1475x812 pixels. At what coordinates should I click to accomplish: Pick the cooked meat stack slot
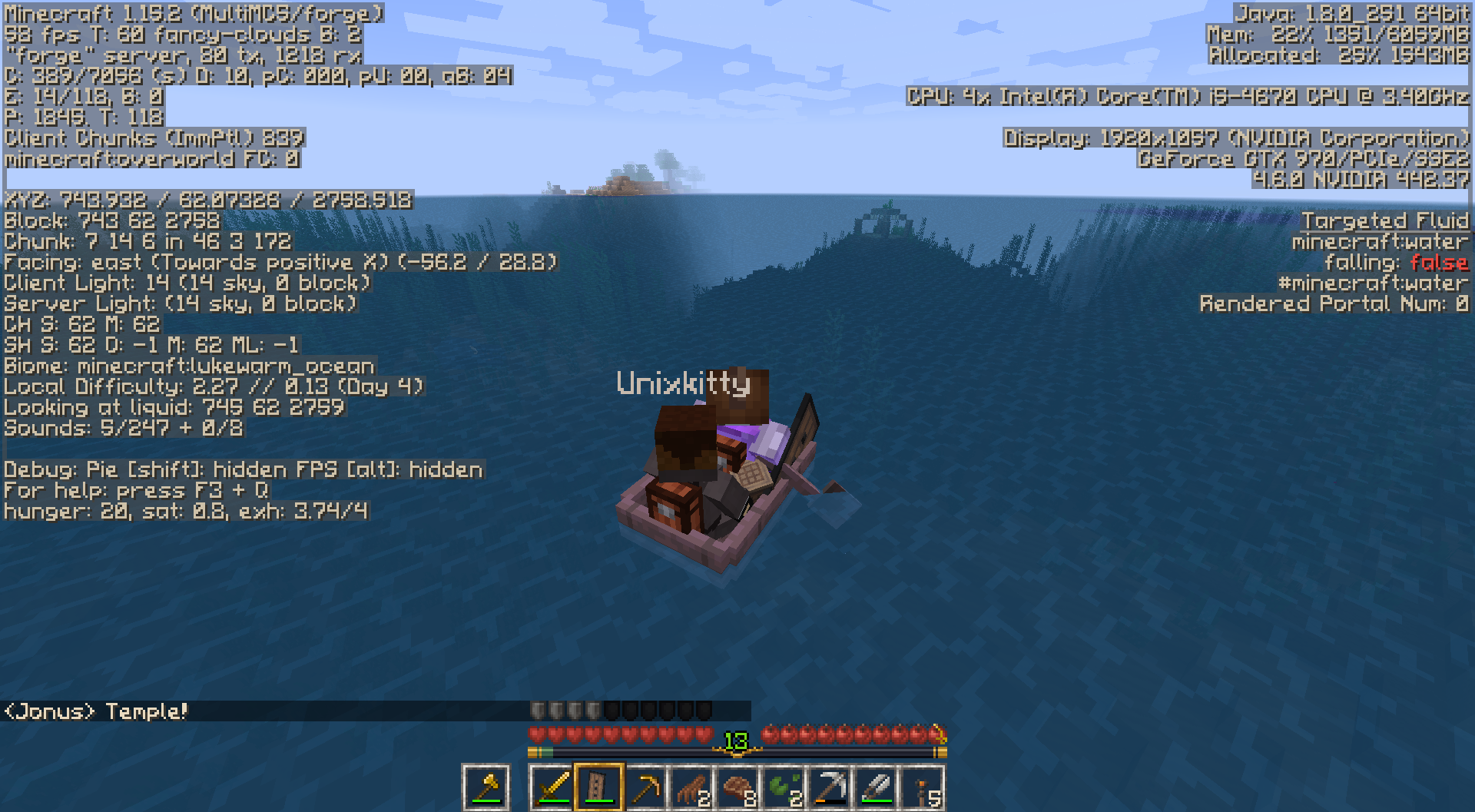tap(737, 787)
